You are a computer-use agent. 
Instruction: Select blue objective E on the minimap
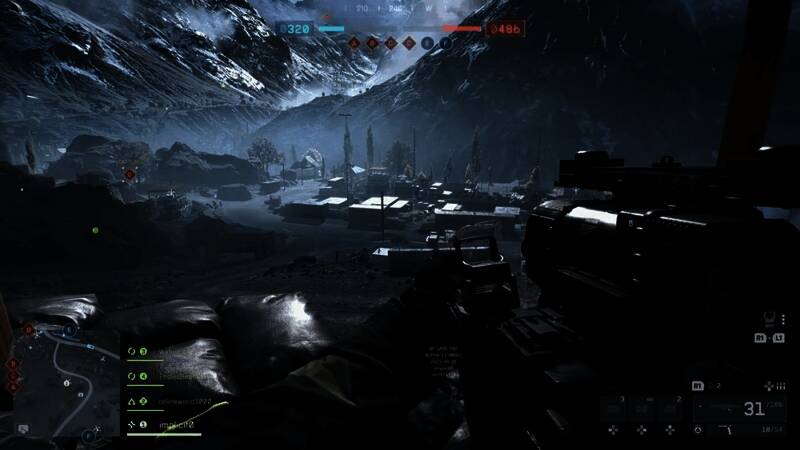(x=68, y=329)
